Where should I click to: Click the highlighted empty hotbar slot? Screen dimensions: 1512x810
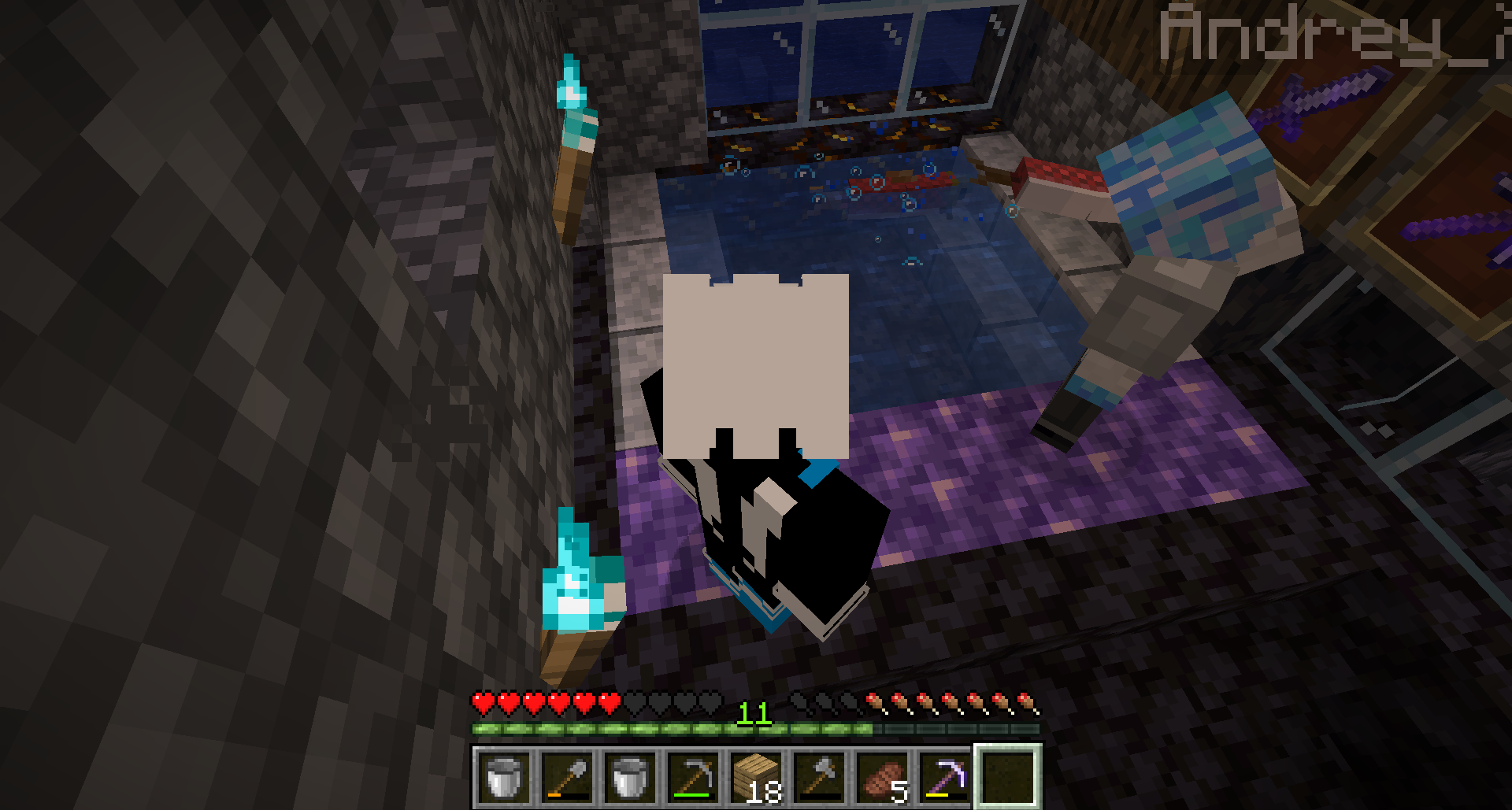click(1009, 776)
